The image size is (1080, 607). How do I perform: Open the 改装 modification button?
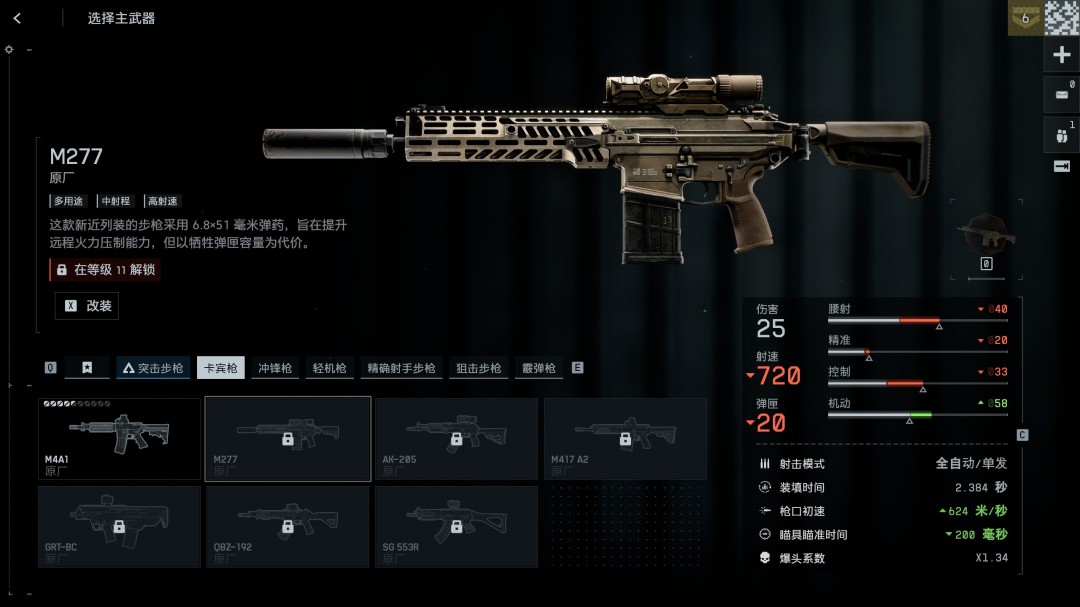pyautogui.click(x=87, y=306)
